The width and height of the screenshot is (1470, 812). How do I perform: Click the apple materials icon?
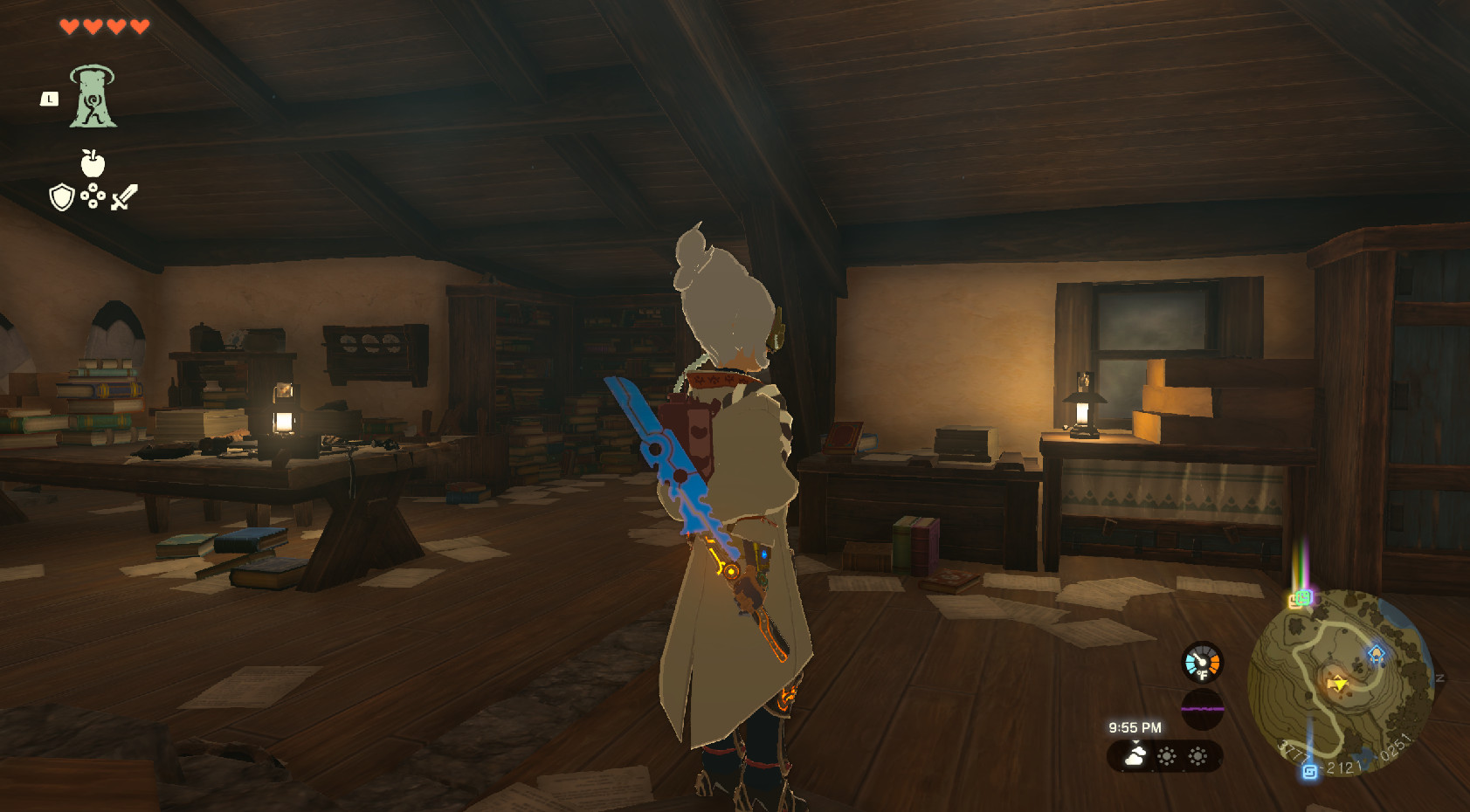tap(93, 162)
